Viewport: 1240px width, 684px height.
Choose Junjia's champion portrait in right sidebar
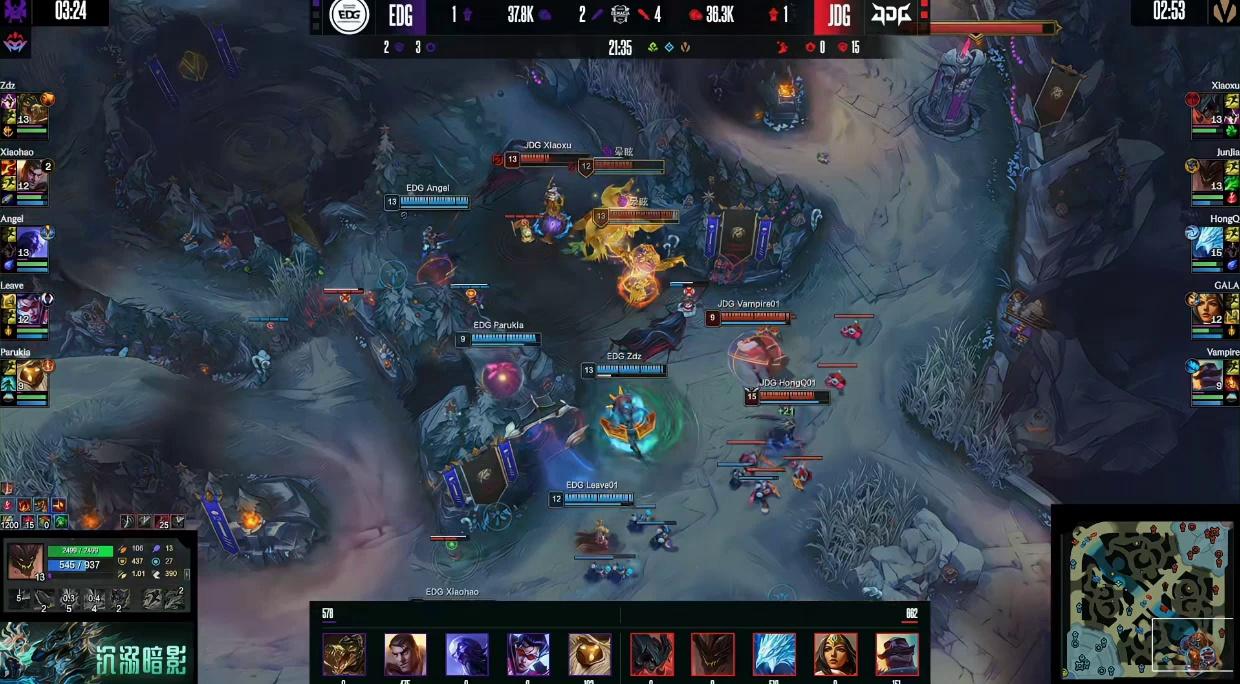click(1208, 176)
